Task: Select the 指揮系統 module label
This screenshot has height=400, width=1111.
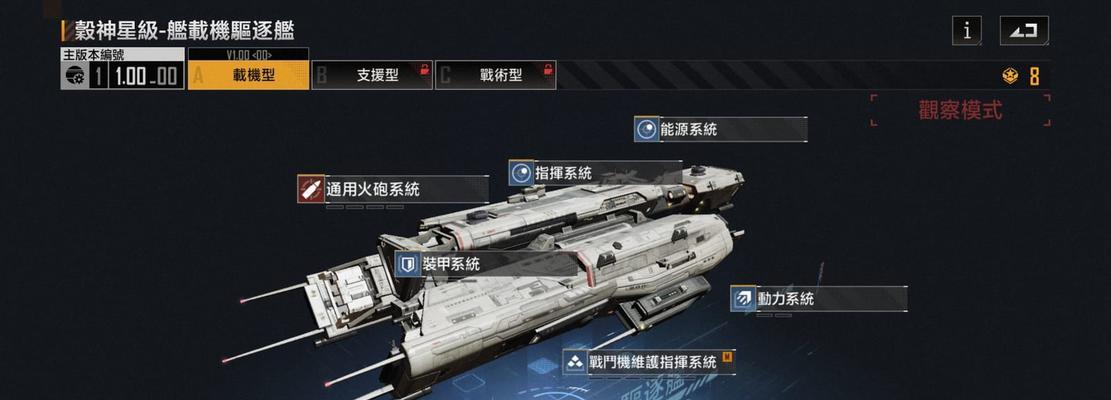Action: click(x=594, y=173)
